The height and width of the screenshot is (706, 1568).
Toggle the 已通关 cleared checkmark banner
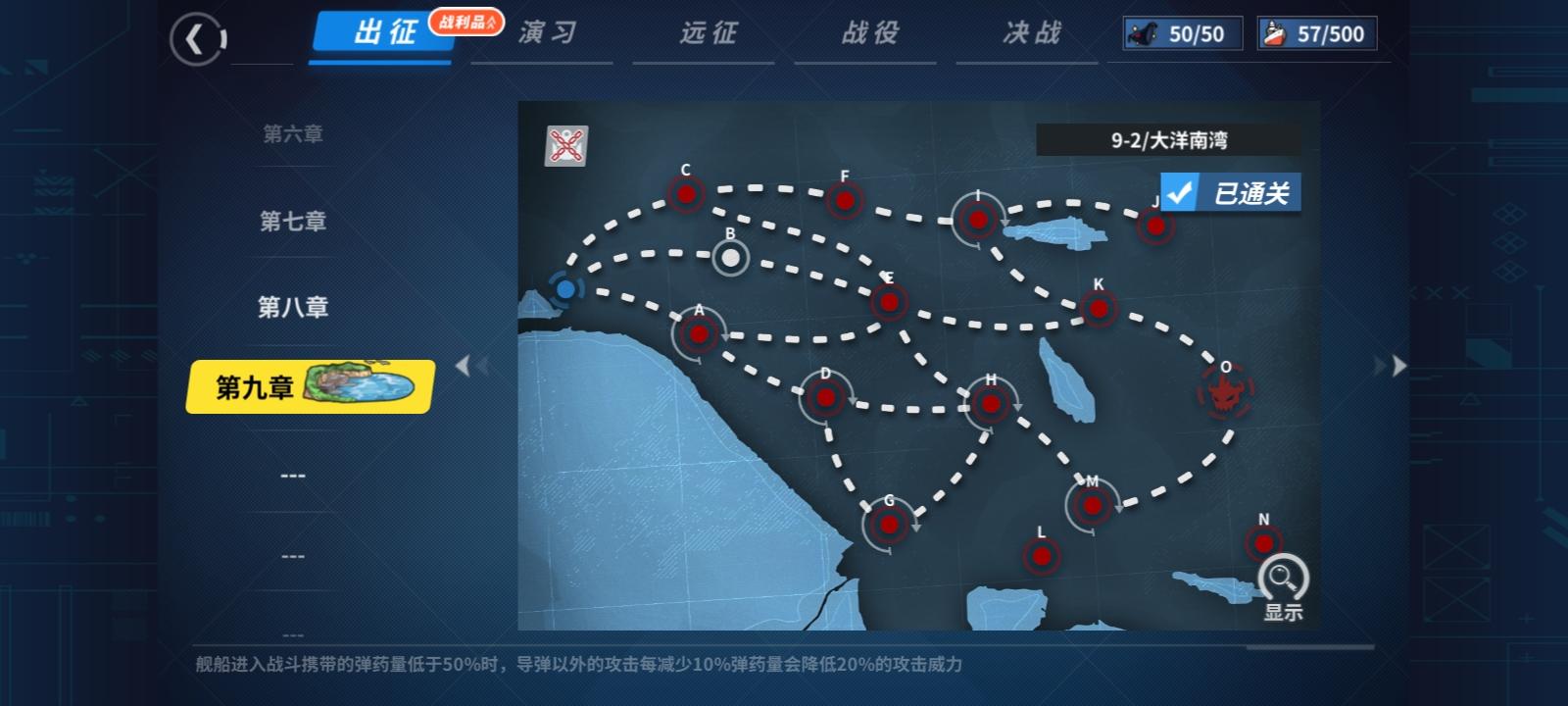point(1231,192)
